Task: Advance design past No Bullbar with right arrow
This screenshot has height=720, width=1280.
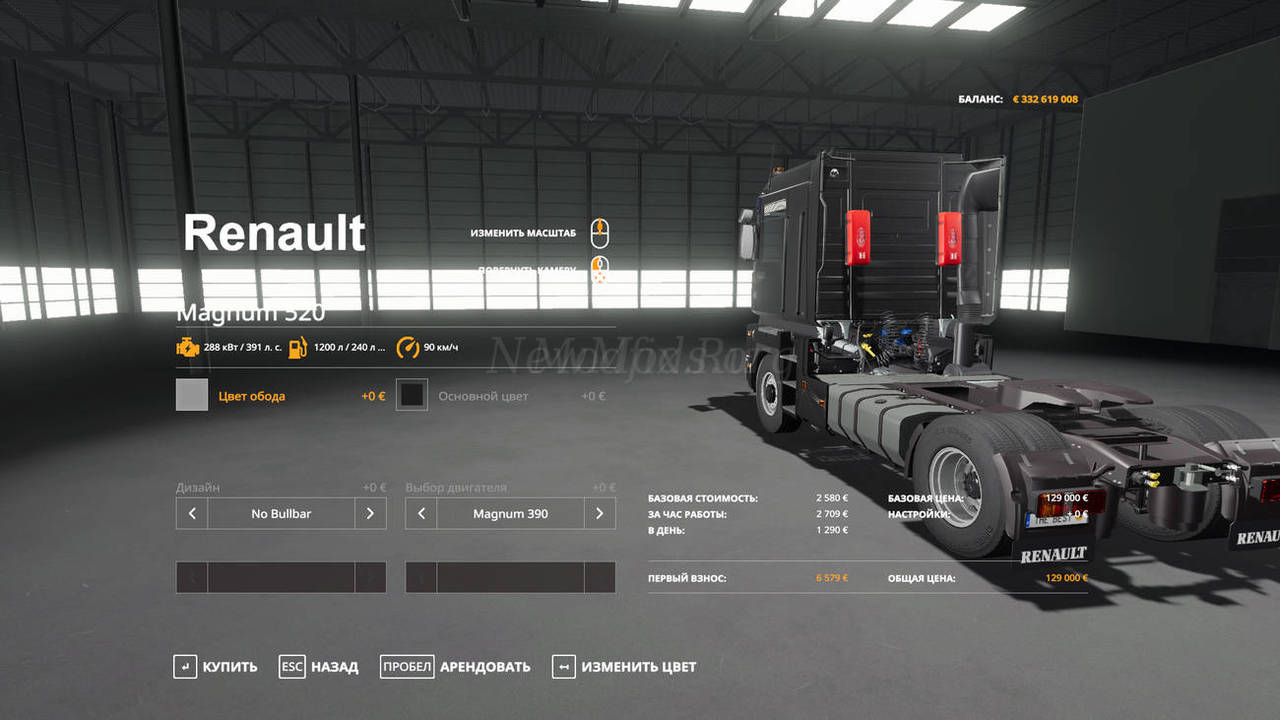Action: point(370,514)
